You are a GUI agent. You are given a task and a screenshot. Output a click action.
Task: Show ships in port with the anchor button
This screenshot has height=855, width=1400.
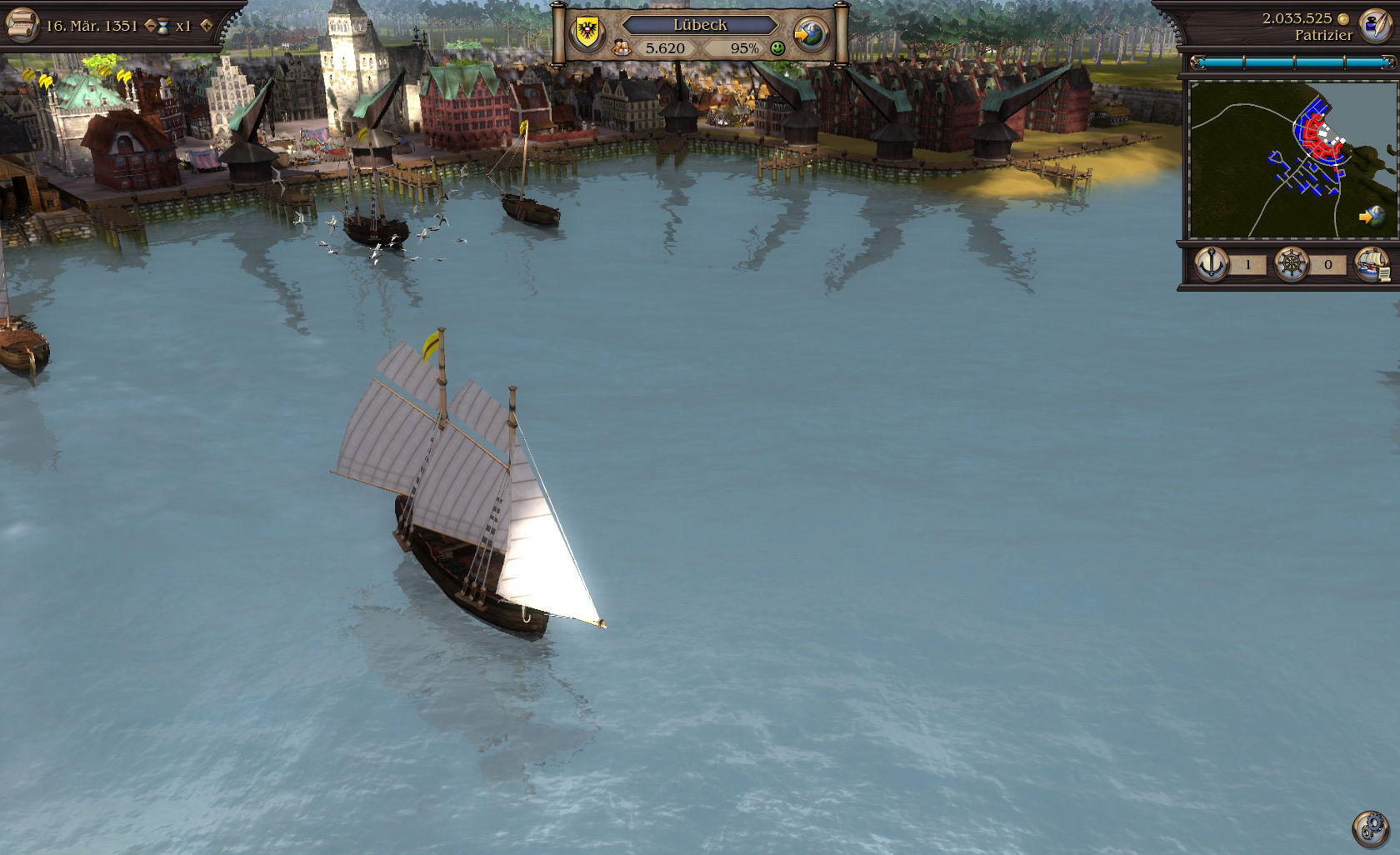pos(1212,265)
